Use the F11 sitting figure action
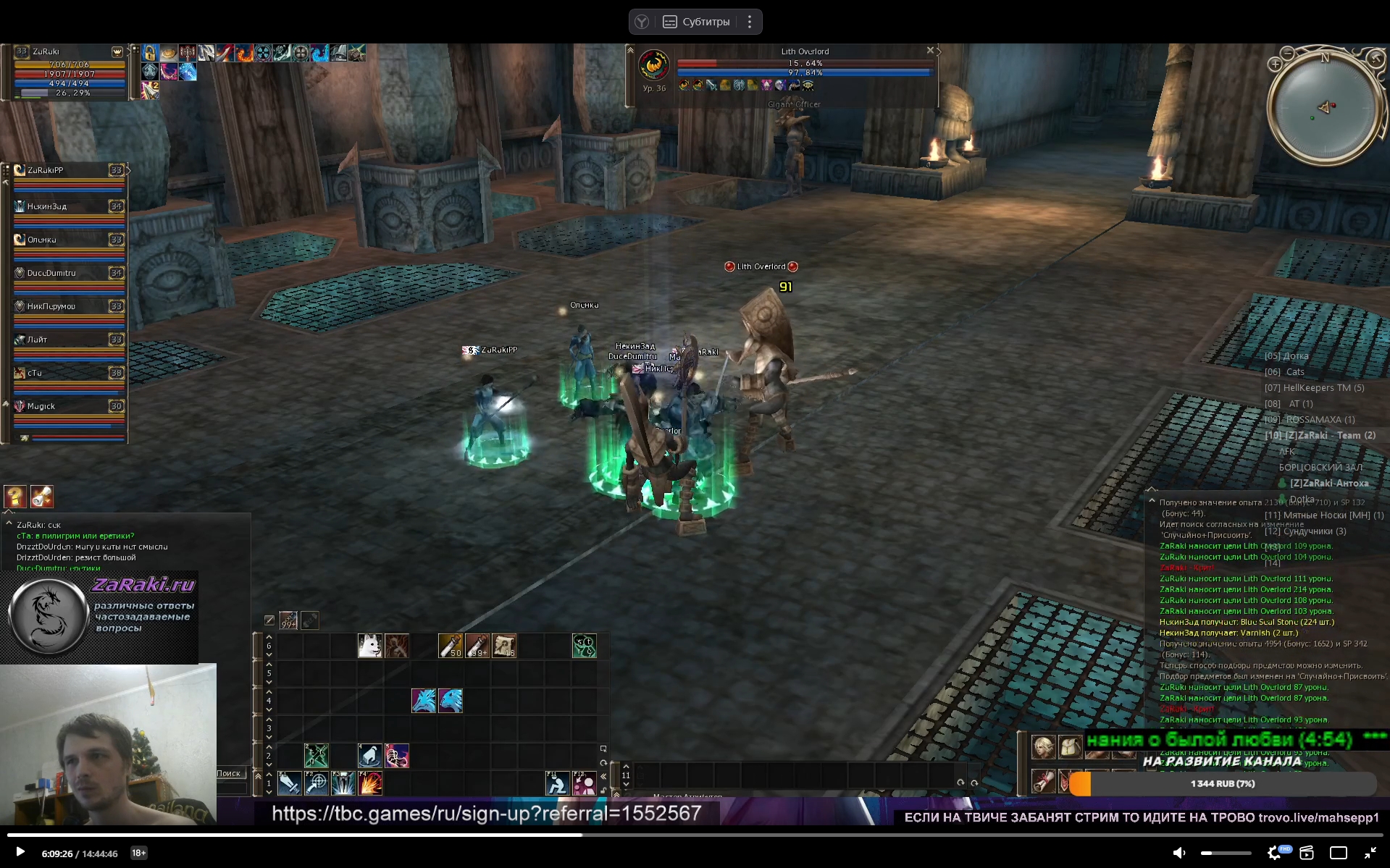The height and width of the screenshot is (868, 1390). point(557,783)
